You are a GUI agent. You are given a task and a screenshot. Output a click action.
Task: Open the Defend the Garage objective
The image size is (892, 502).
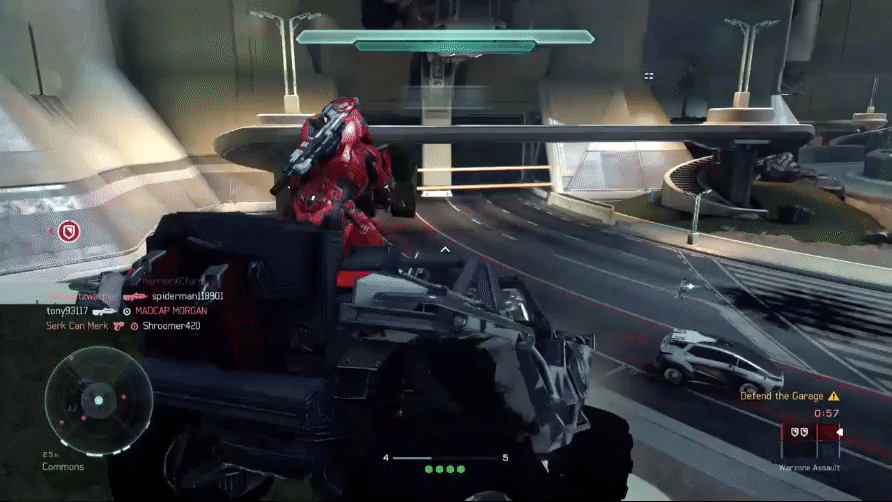click(x=782, y=396)
